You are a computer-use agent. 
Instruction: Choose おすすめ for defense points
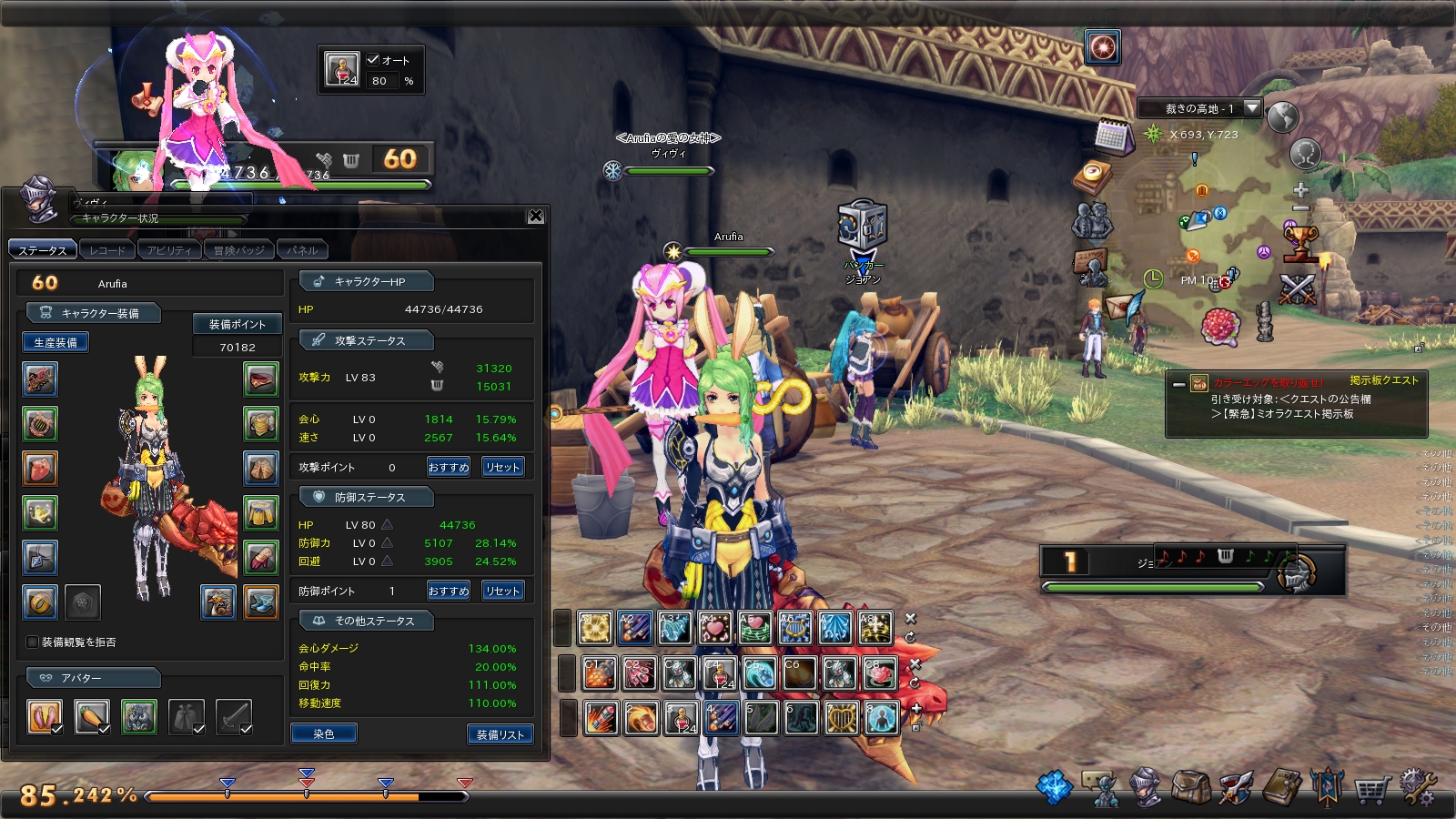(x=449, y=591)
